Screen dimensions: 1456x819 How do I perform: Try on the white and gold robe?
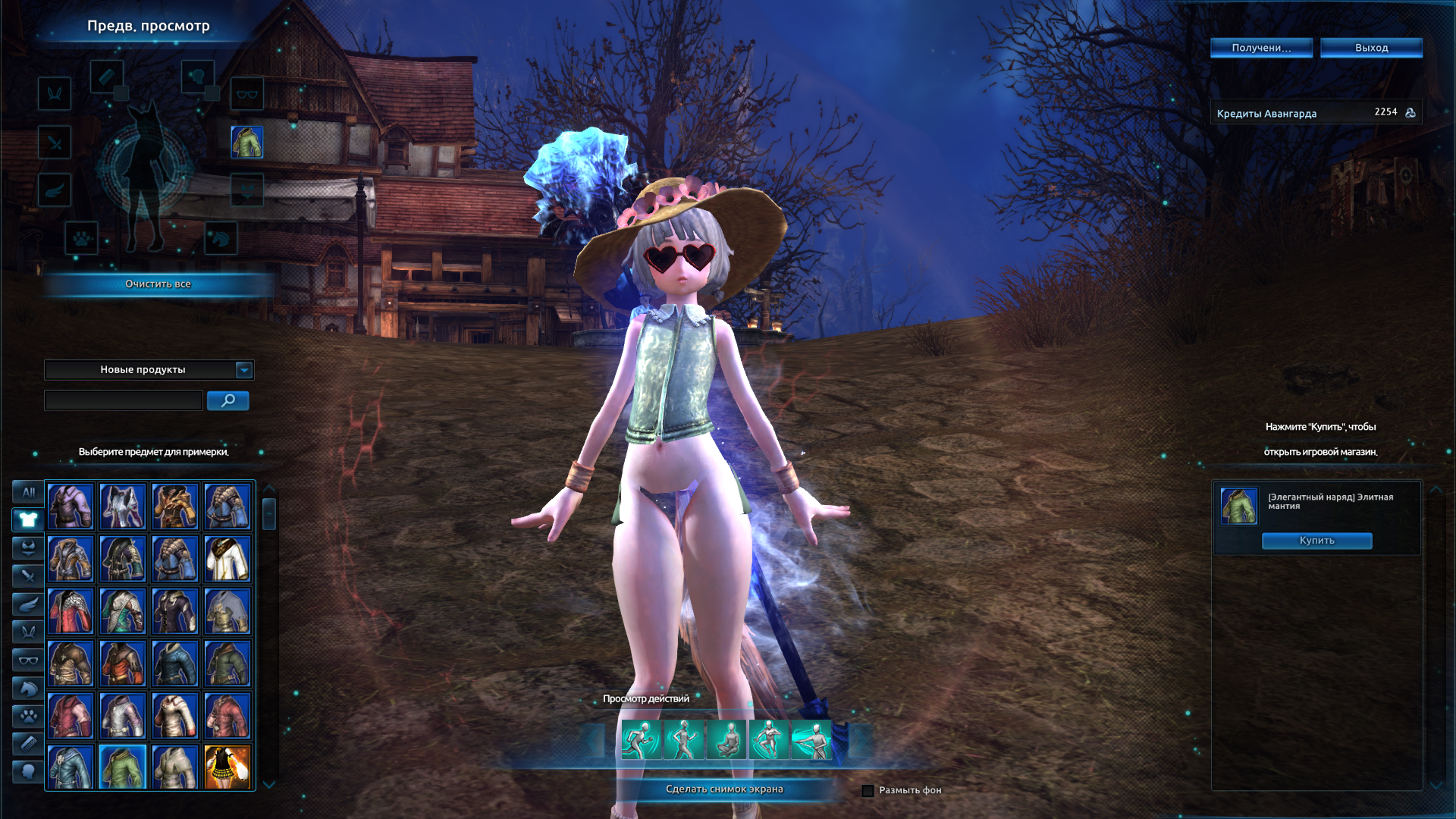tap(227, 559)
